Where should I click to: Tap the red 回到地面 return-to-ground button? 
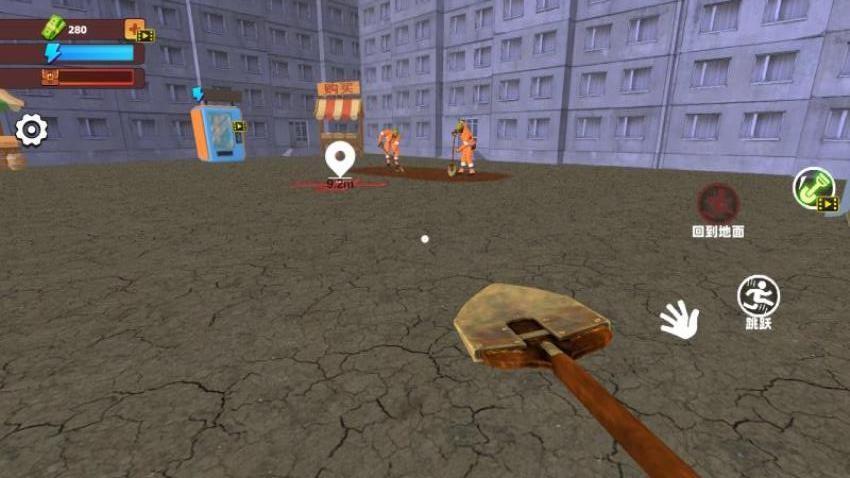click(718, 204)
